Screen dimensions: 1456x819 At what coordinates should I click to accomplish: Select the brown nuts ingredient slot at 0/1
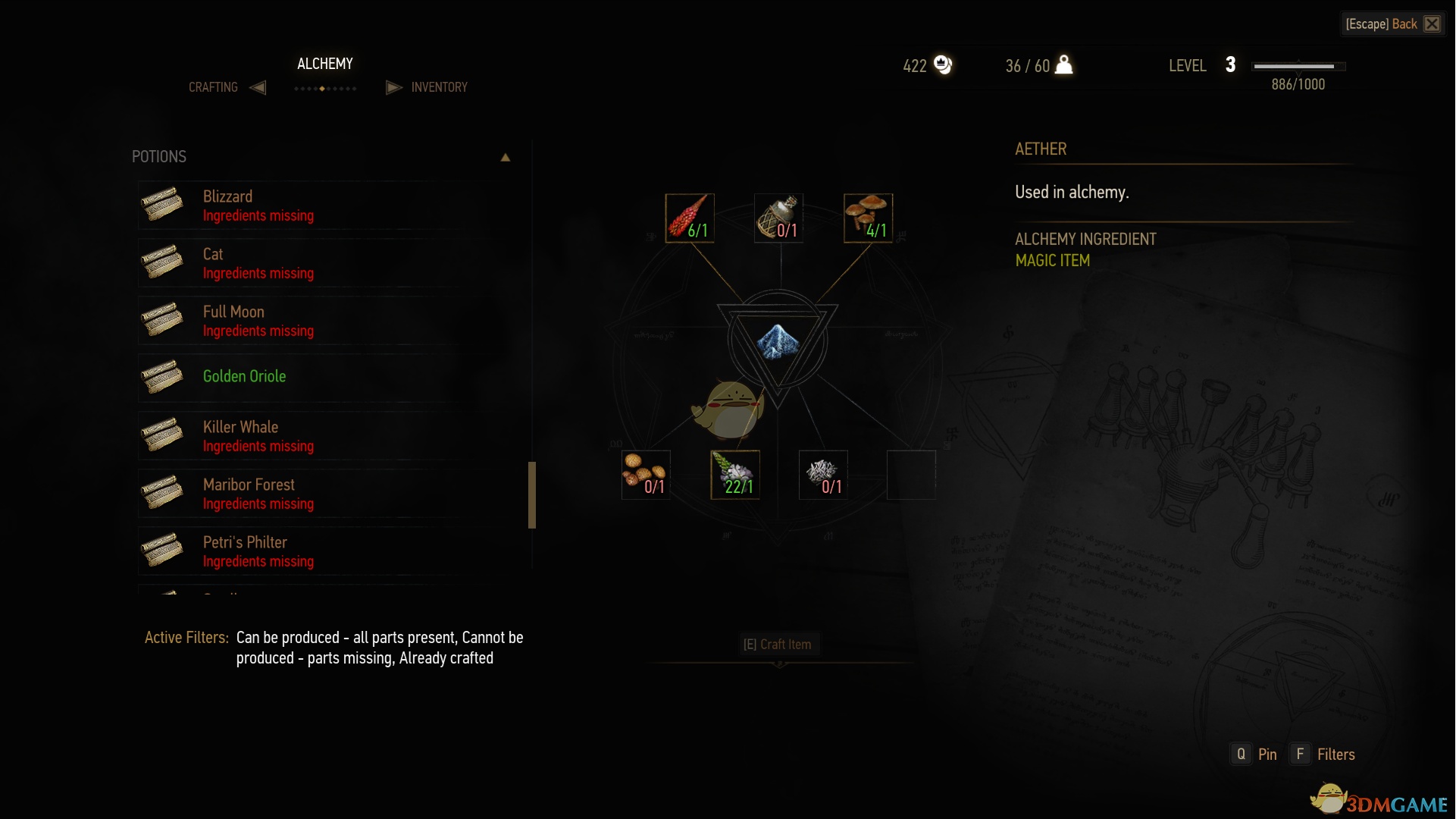(x=646, y=475)
